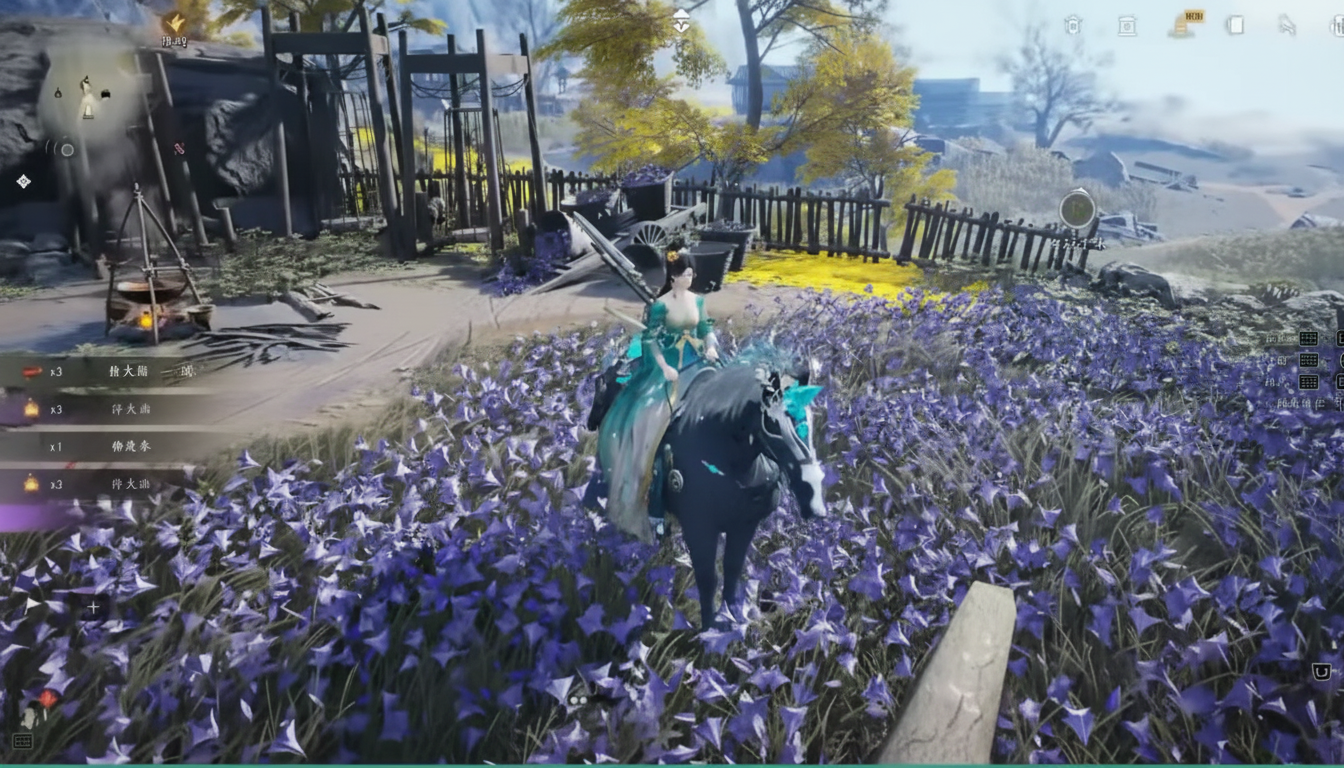Screen dimensions: 1344x768
Task: Click the chat bubble icon at bottom right
Action: (1322, 670)
